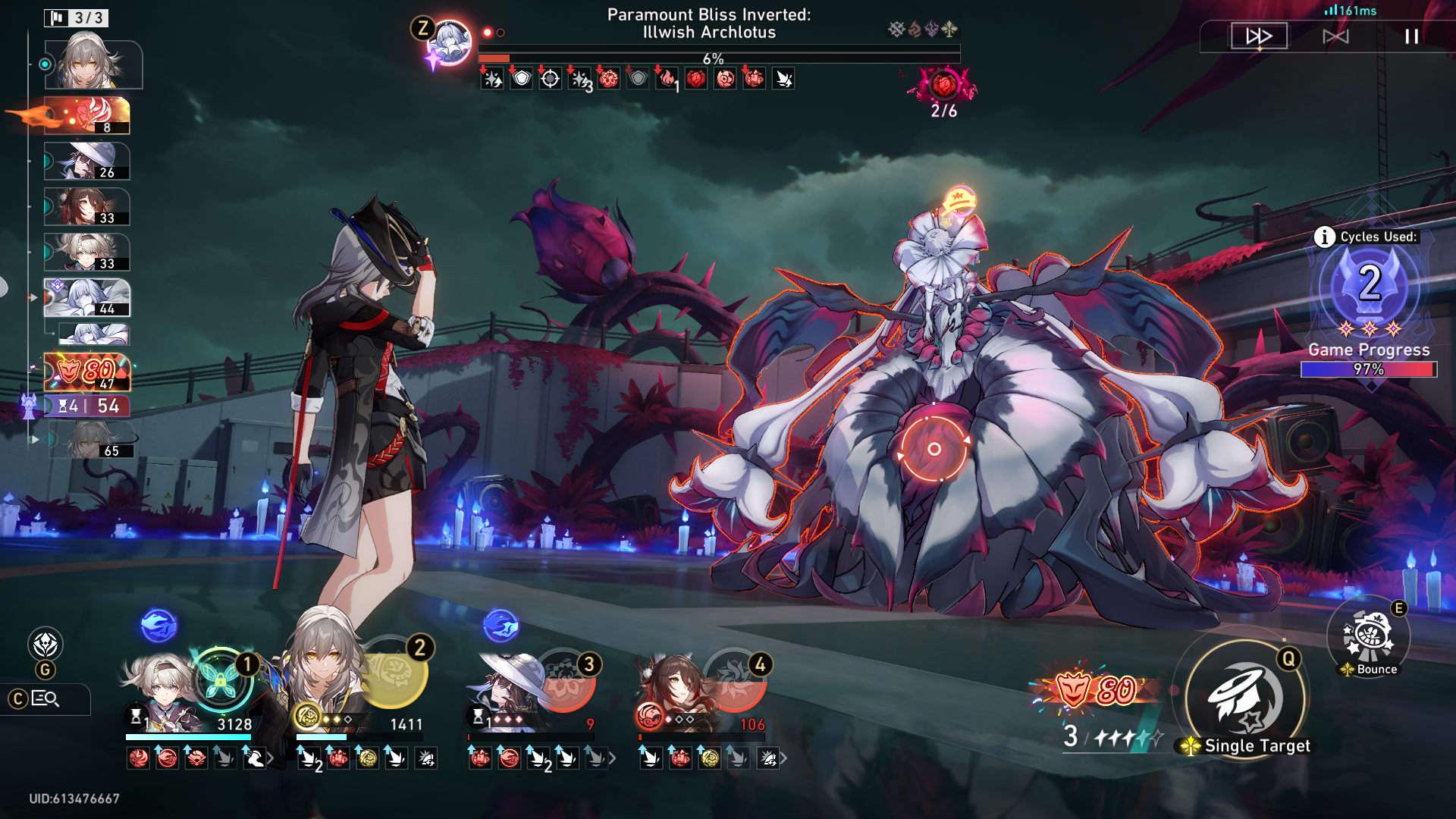1456x819 pixels.
Task: Trigger the first character's ultimate with butterfly lock
Action: tap(220, 679)
